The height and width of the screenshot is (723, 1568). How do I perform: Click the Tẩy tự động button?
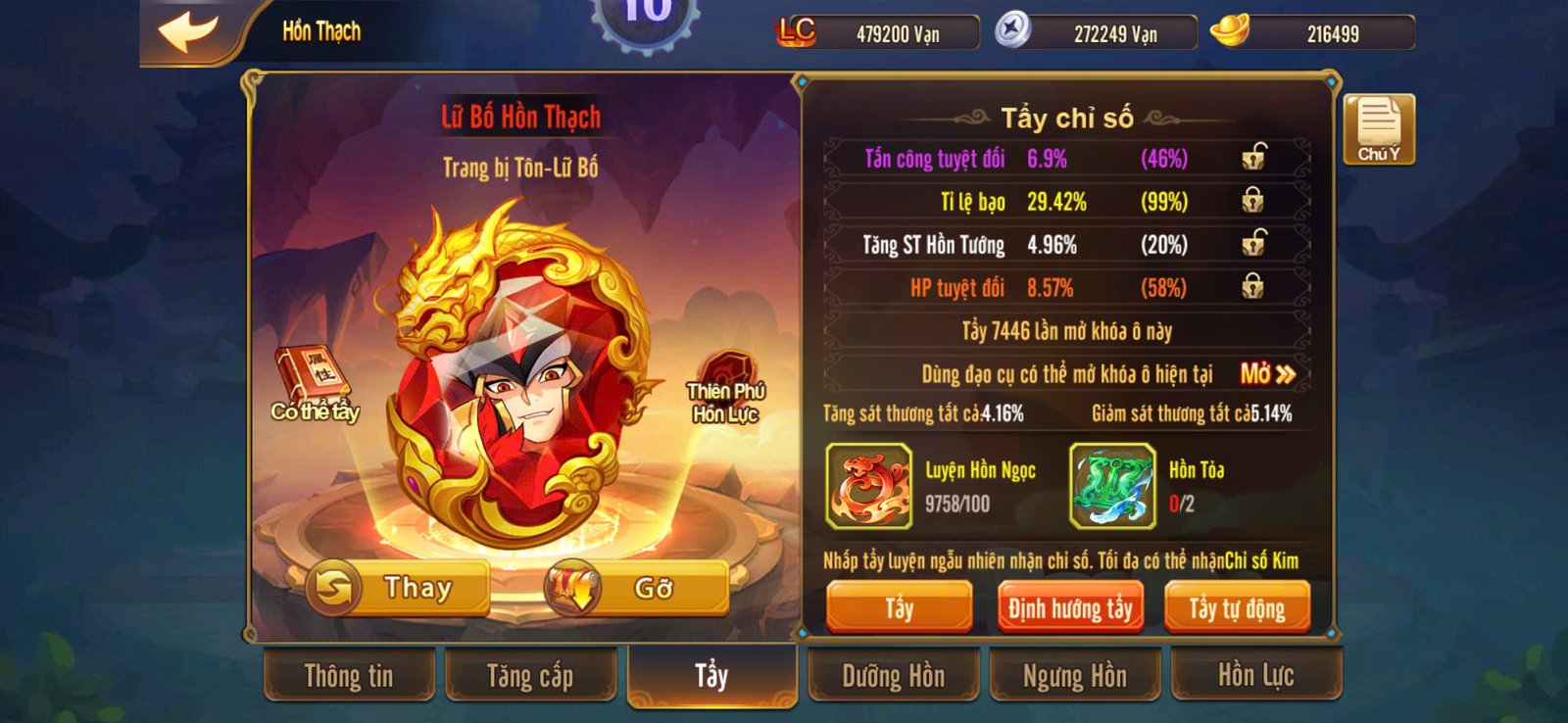(1237, 606)
